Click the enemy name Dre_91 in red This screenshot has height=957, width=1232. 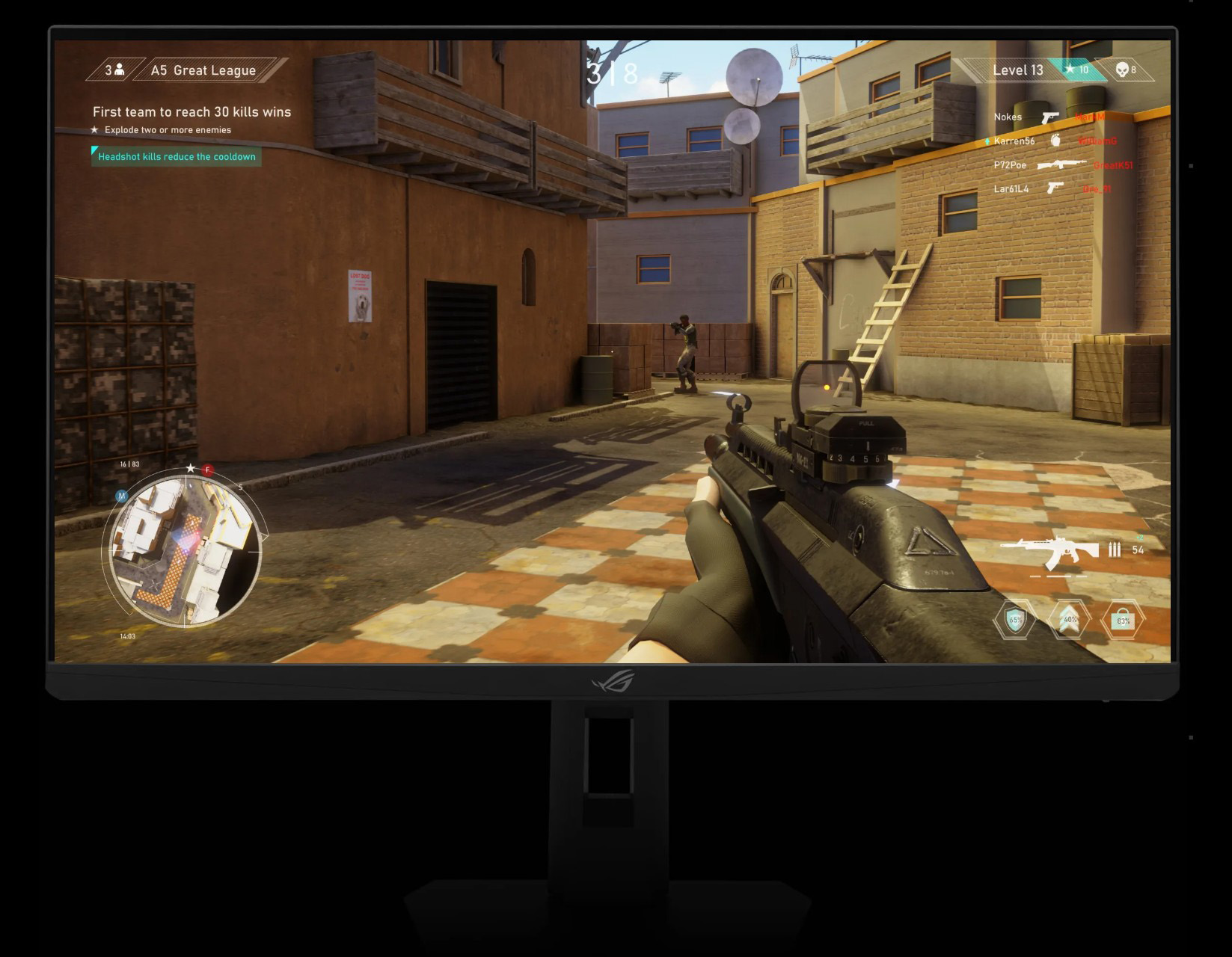[x=1096, y=188]
